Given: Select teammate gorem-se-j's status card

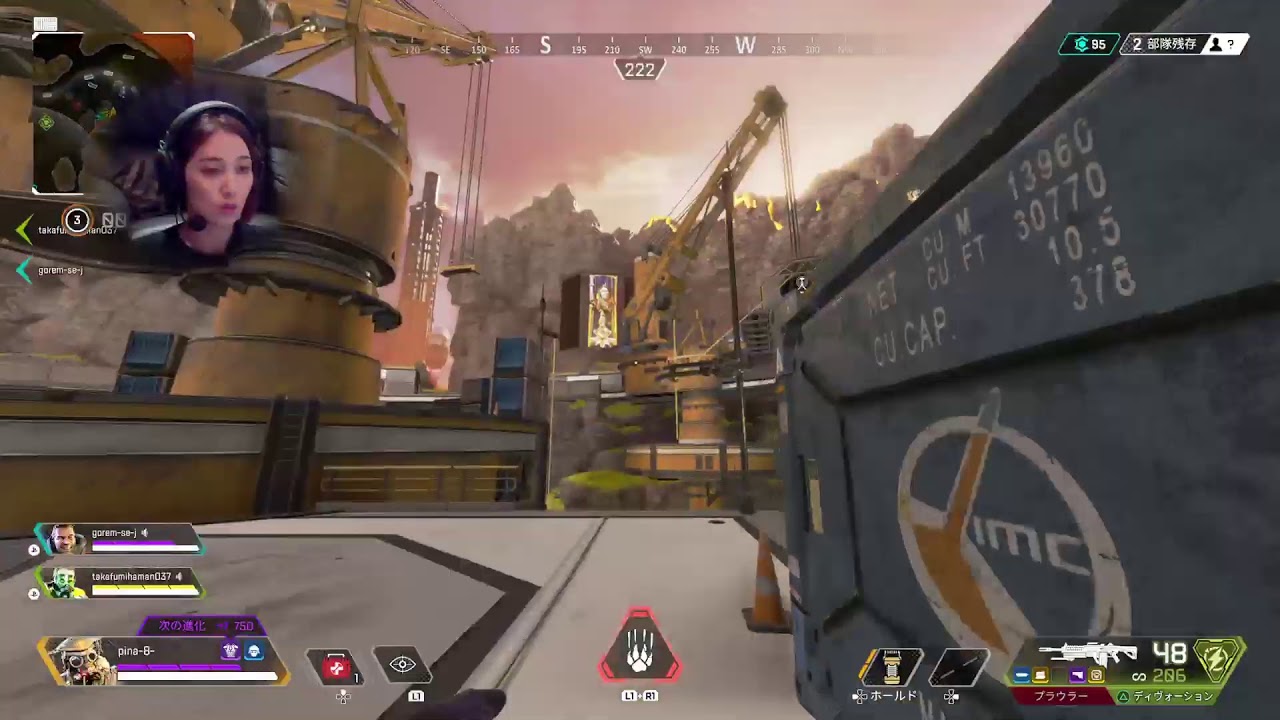Looking at the screenshot, I should 120,539.
